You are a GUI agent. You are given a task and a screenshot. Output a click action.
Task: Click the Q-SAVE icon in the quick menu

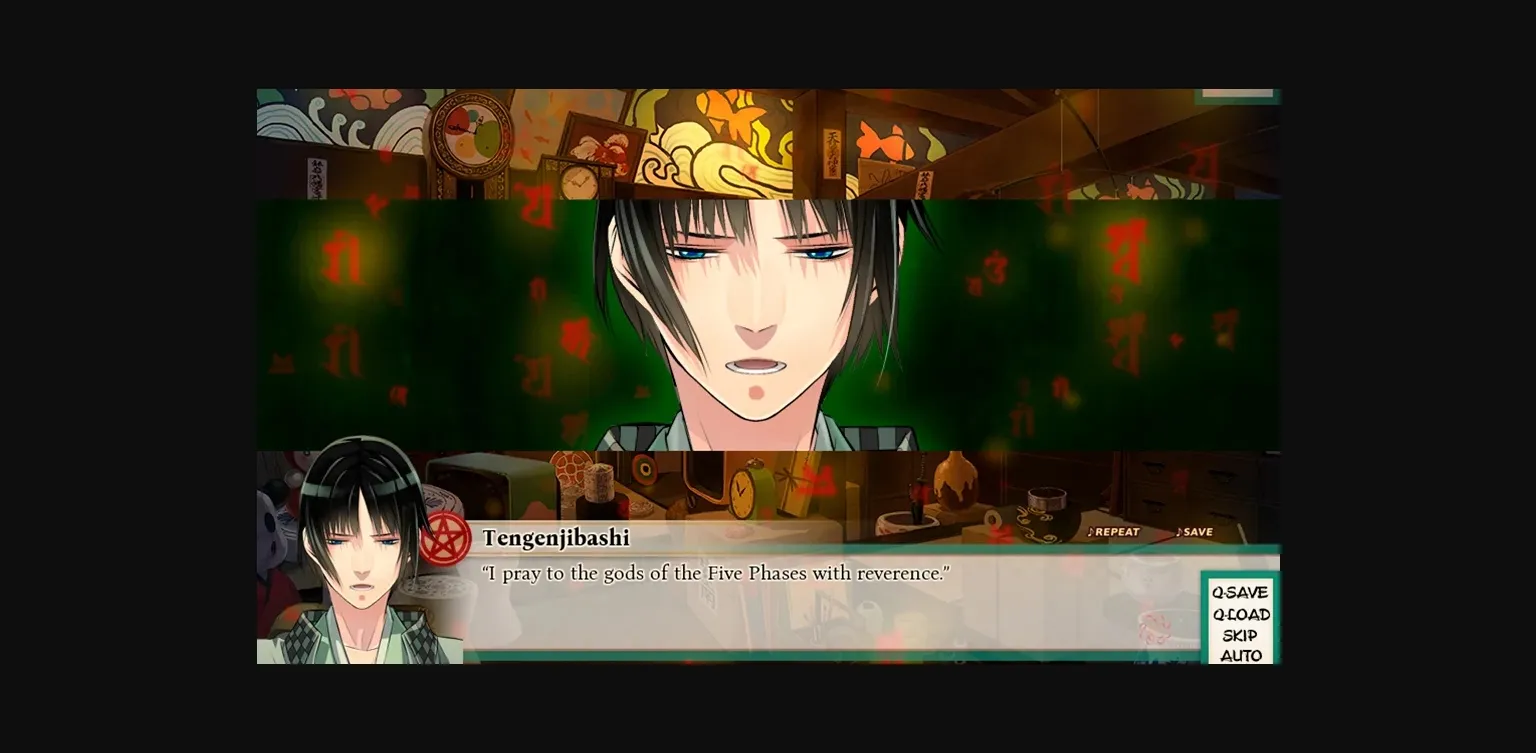1240,591
